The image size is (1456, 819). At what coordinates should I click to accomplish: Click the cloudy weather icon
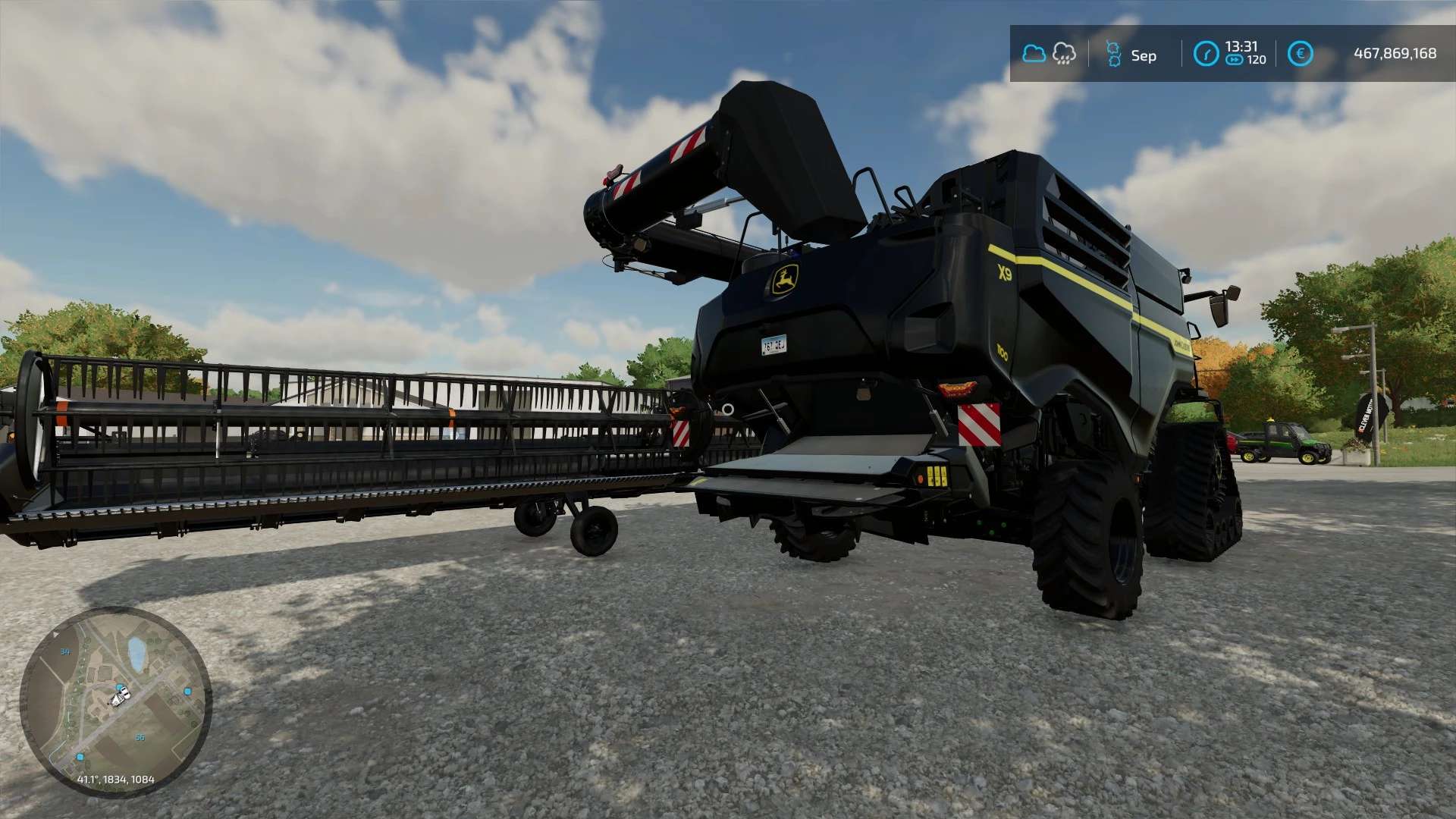click(x=1034, y=54)
